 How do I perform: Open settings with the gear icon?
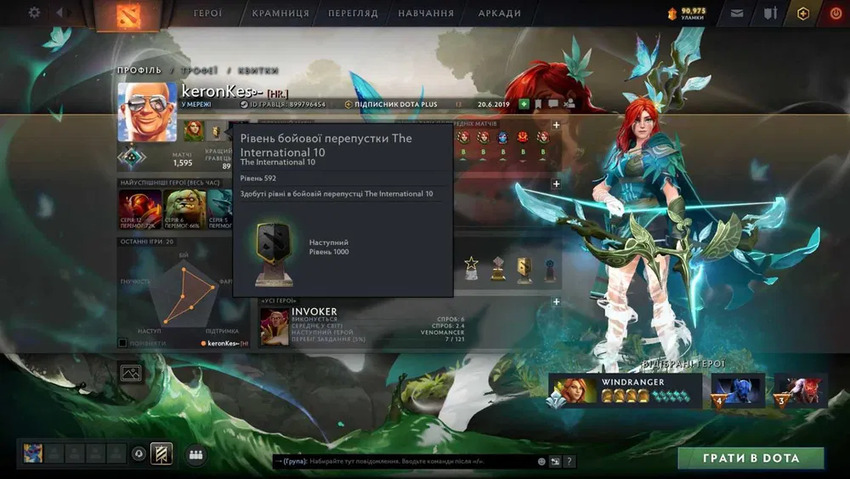[x=34, y=13]
